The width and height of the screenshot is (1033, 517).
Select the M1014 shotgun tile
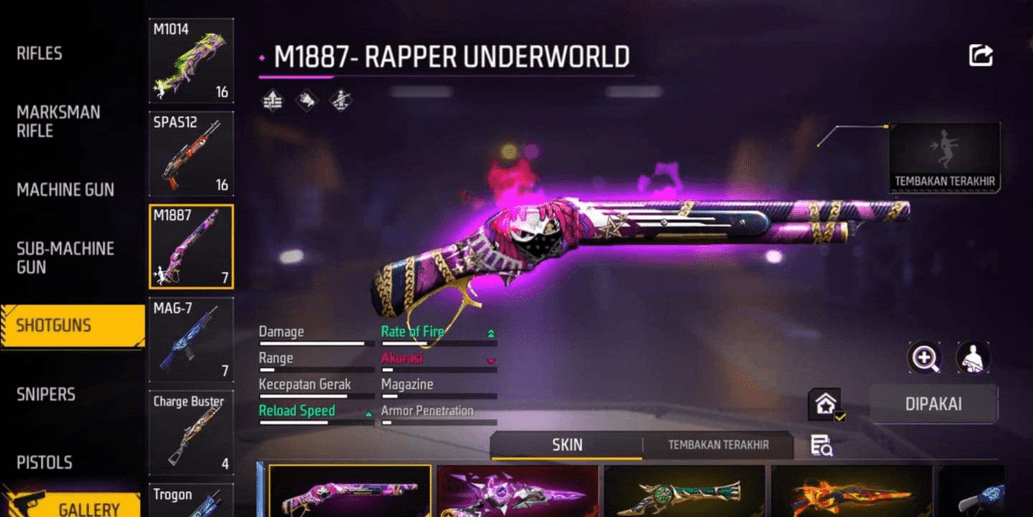[191, 61]
